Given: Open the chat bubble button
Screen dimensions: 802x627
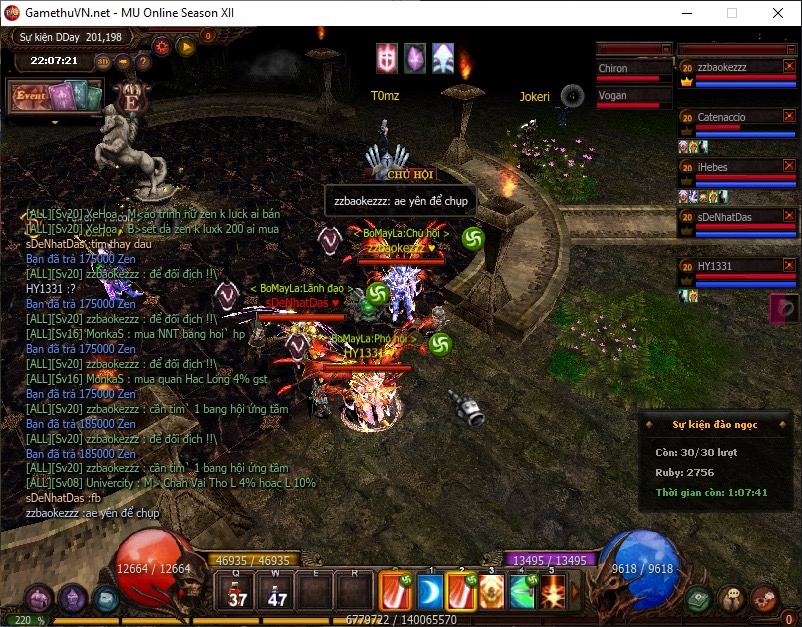Looking at the screenshot, I should click(732, 598).
